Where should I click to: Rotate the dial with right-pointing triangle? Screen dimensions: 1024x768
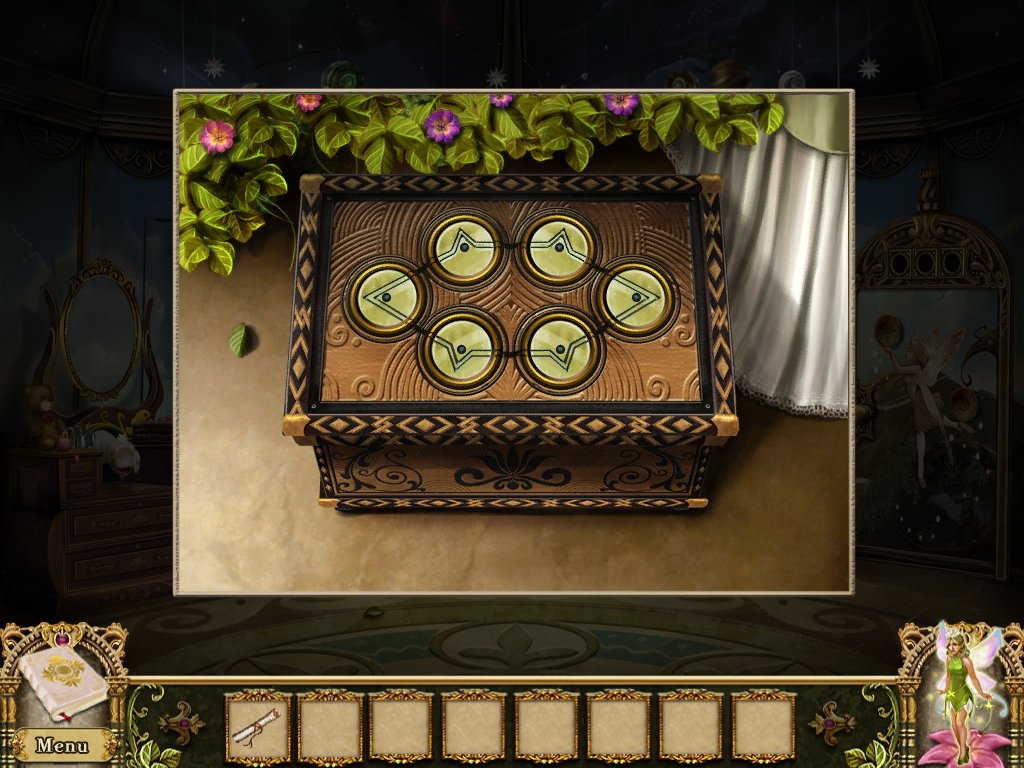coord(636,297)
